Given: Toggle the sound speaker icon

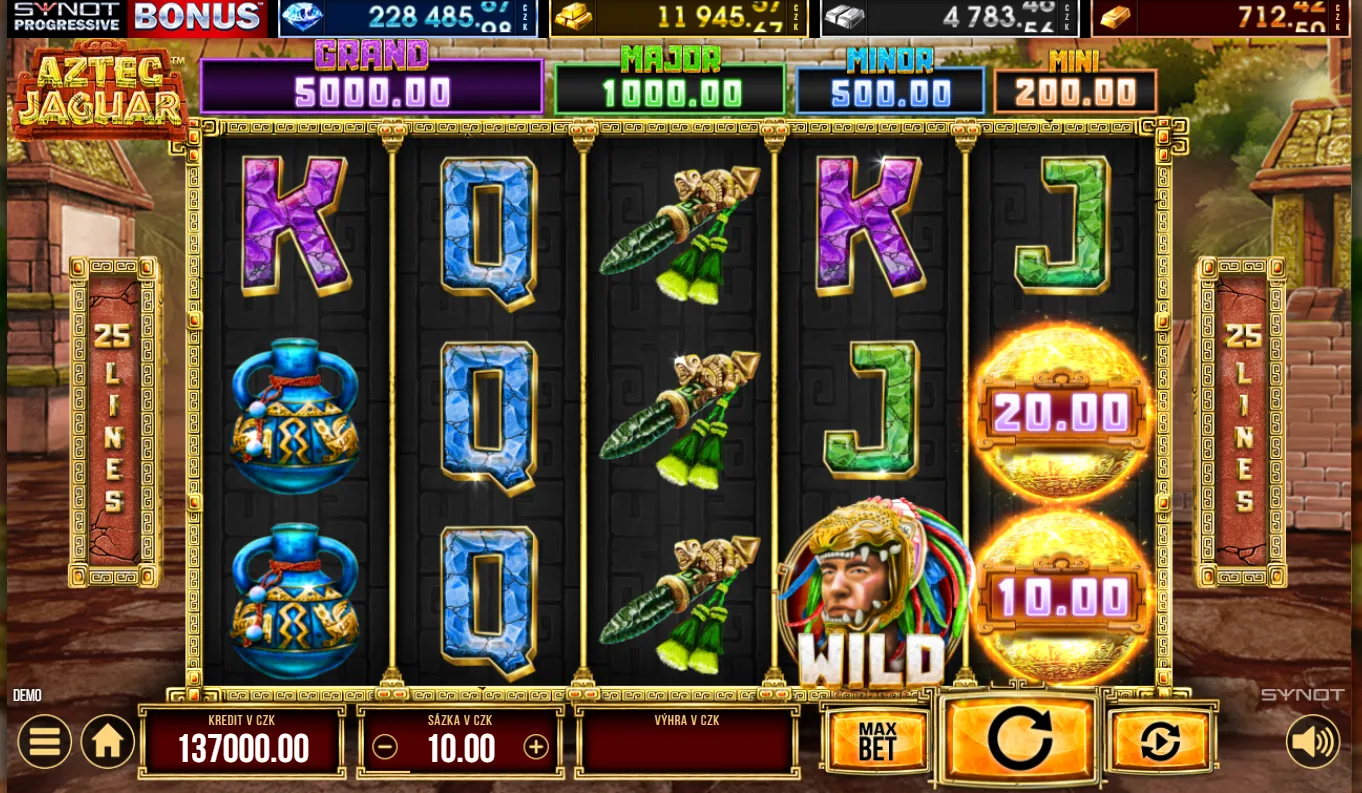Looking at the screenshot, I should click(x=1312, y=742).
